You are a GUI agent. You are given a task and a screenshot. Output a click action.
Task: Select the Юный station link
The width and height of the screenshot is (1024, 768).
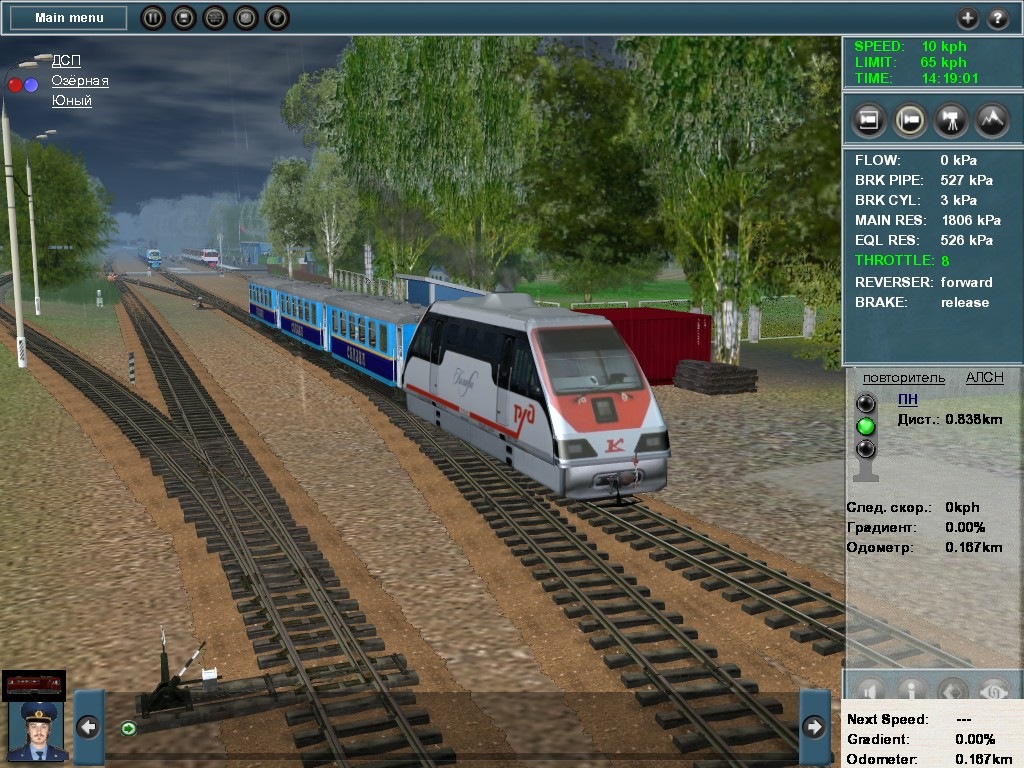pos(72,101)
